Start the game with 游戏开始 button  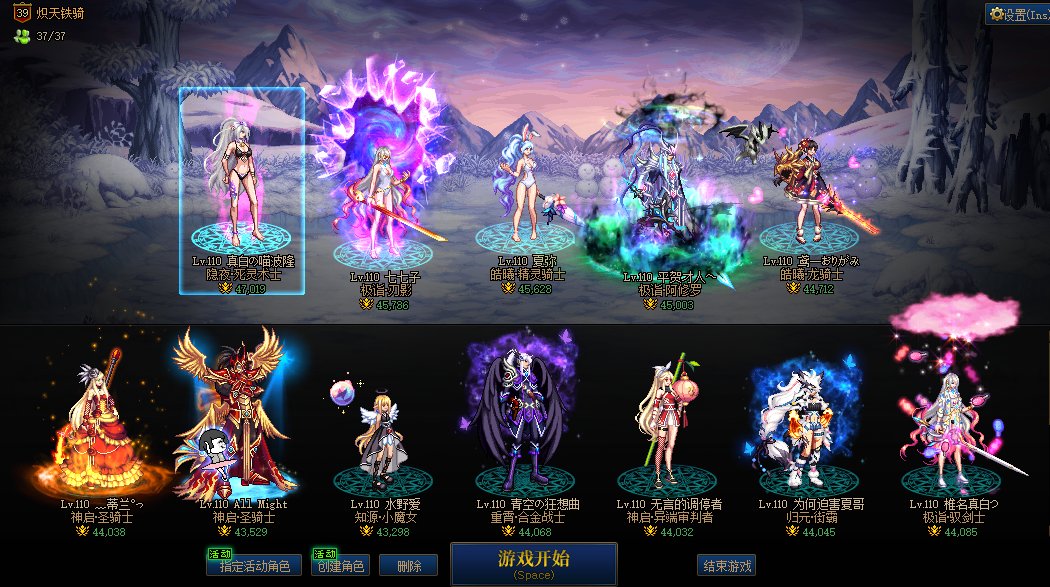tap(533, 563)
